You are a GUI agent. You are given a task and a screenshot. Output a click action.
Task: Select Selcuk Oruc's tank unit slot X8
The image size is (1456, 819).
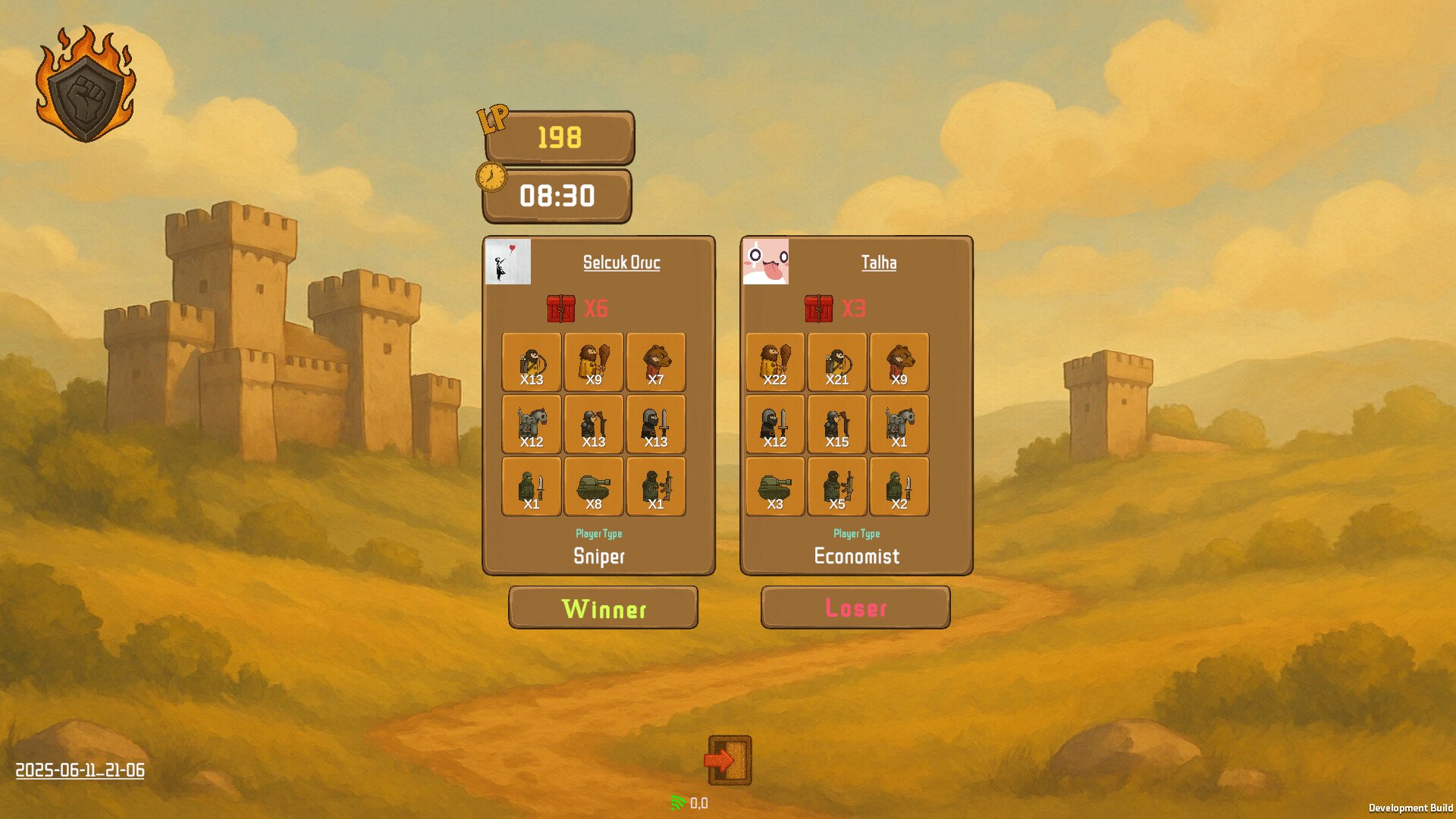tap(594, 487)
